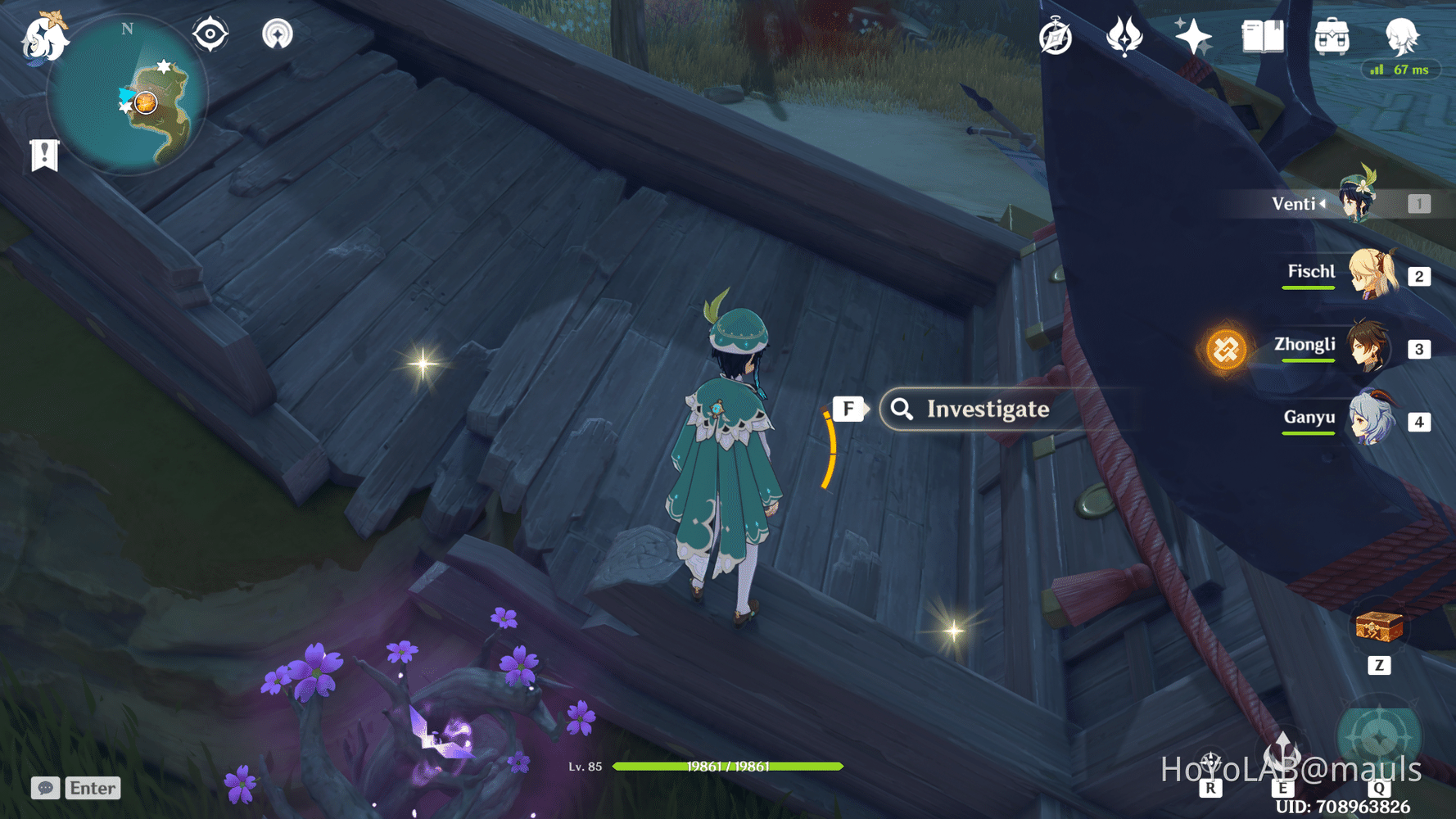Screen dimensions: 1456x819
Task: Click the 67 ms ping indicator
Action: 1400,70
